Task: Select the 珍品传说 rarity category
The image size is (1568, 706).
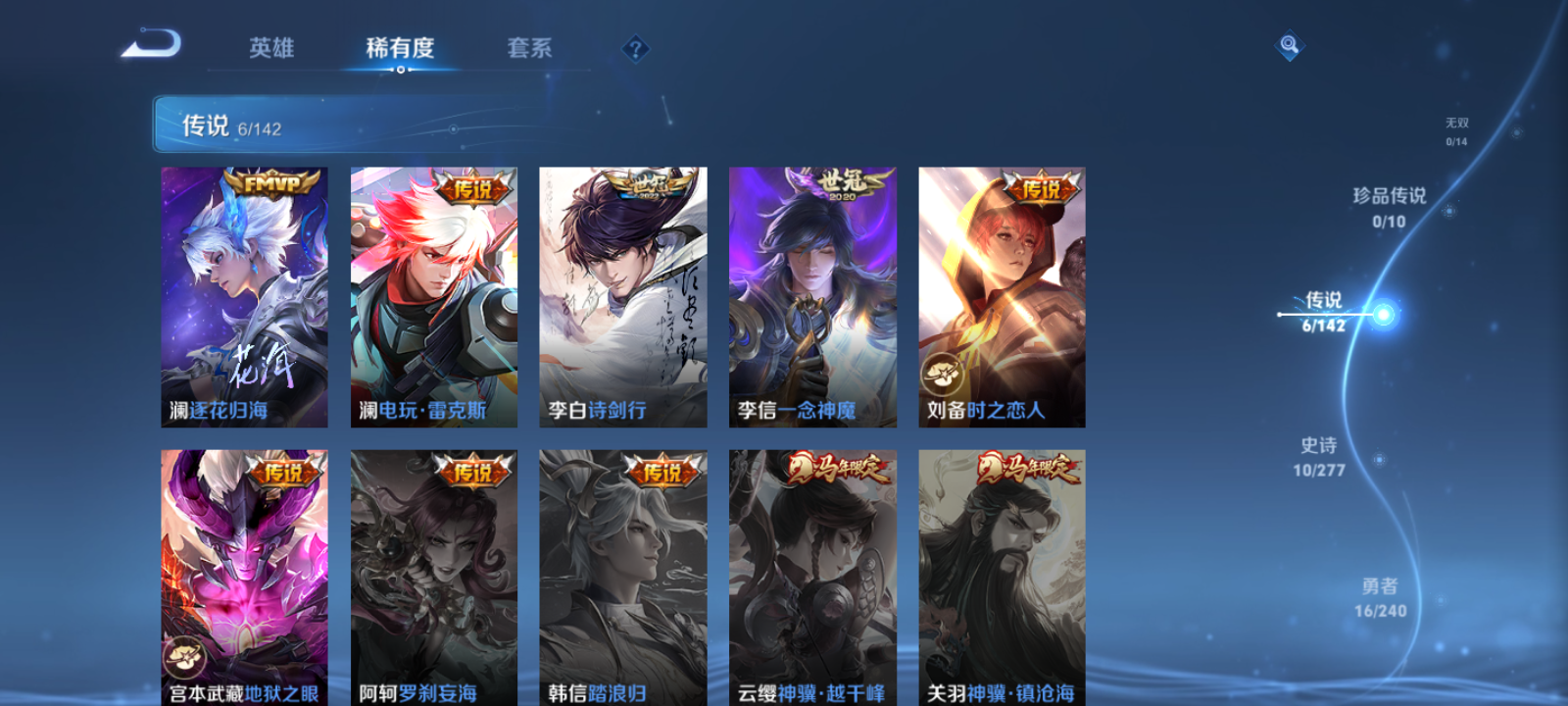Action: (x=1392, y=206)
